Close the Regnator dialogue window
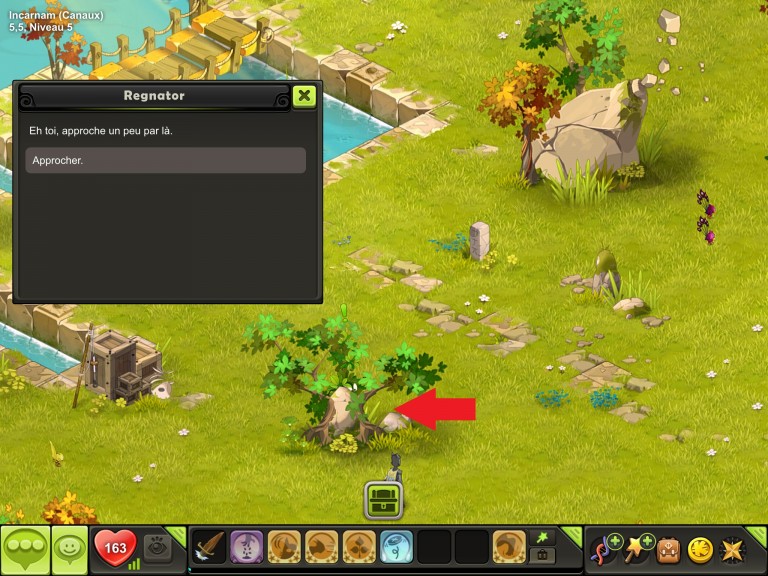This screenshot has width=768, height=576. click(x=305, y=96)
